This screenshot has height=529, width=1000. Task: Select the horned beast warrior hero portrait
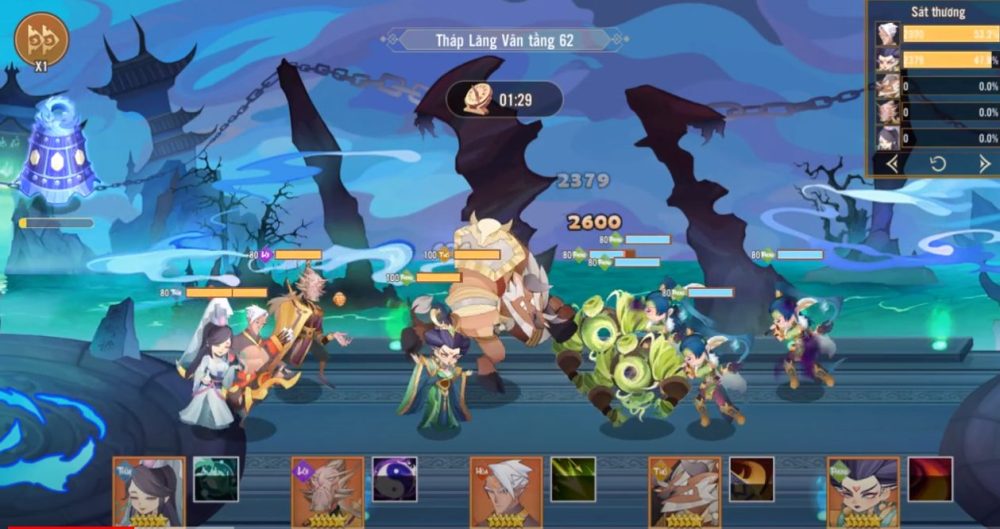684,492
